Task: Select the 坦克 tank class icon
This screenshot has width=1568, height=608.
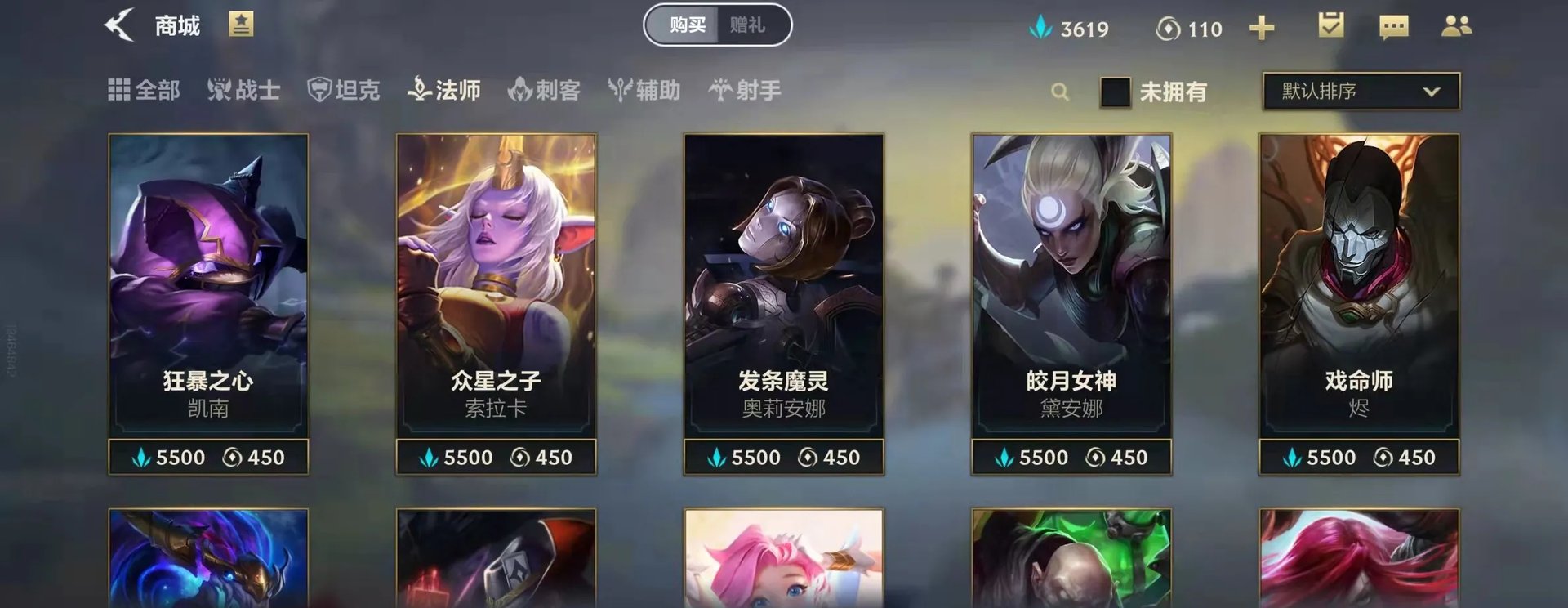Action: (344, 92)
